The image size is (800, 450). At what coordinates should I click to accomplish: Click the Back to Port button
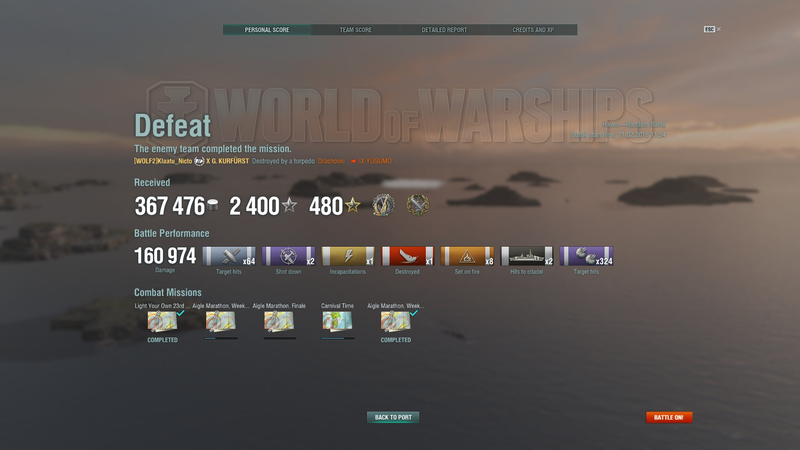(393, 417)
